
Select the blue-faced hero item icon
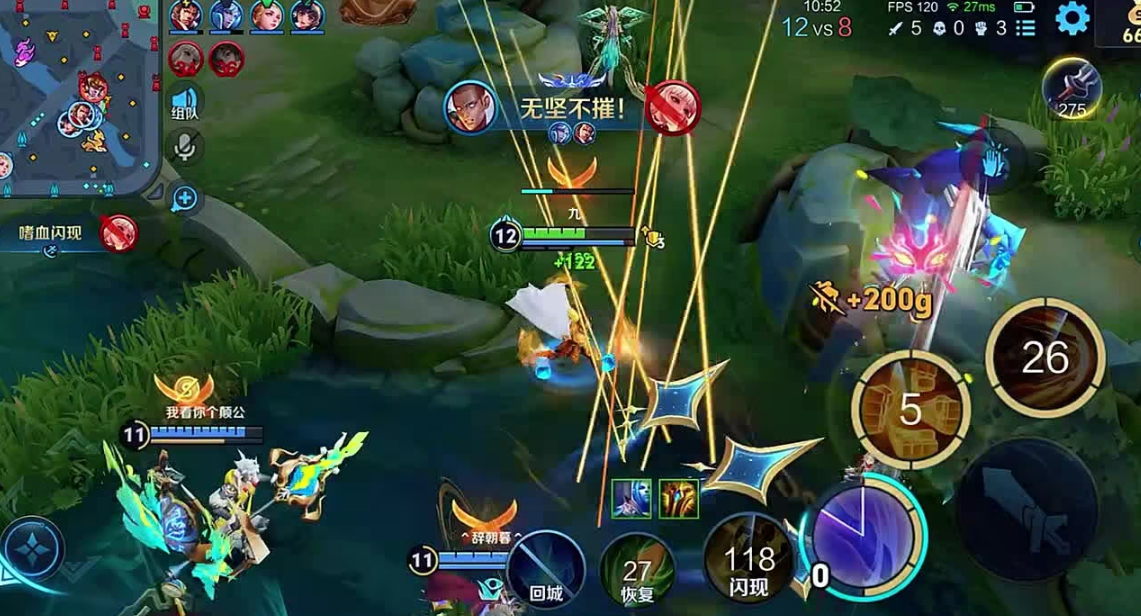pyautogui.click(x=631, y=498)
